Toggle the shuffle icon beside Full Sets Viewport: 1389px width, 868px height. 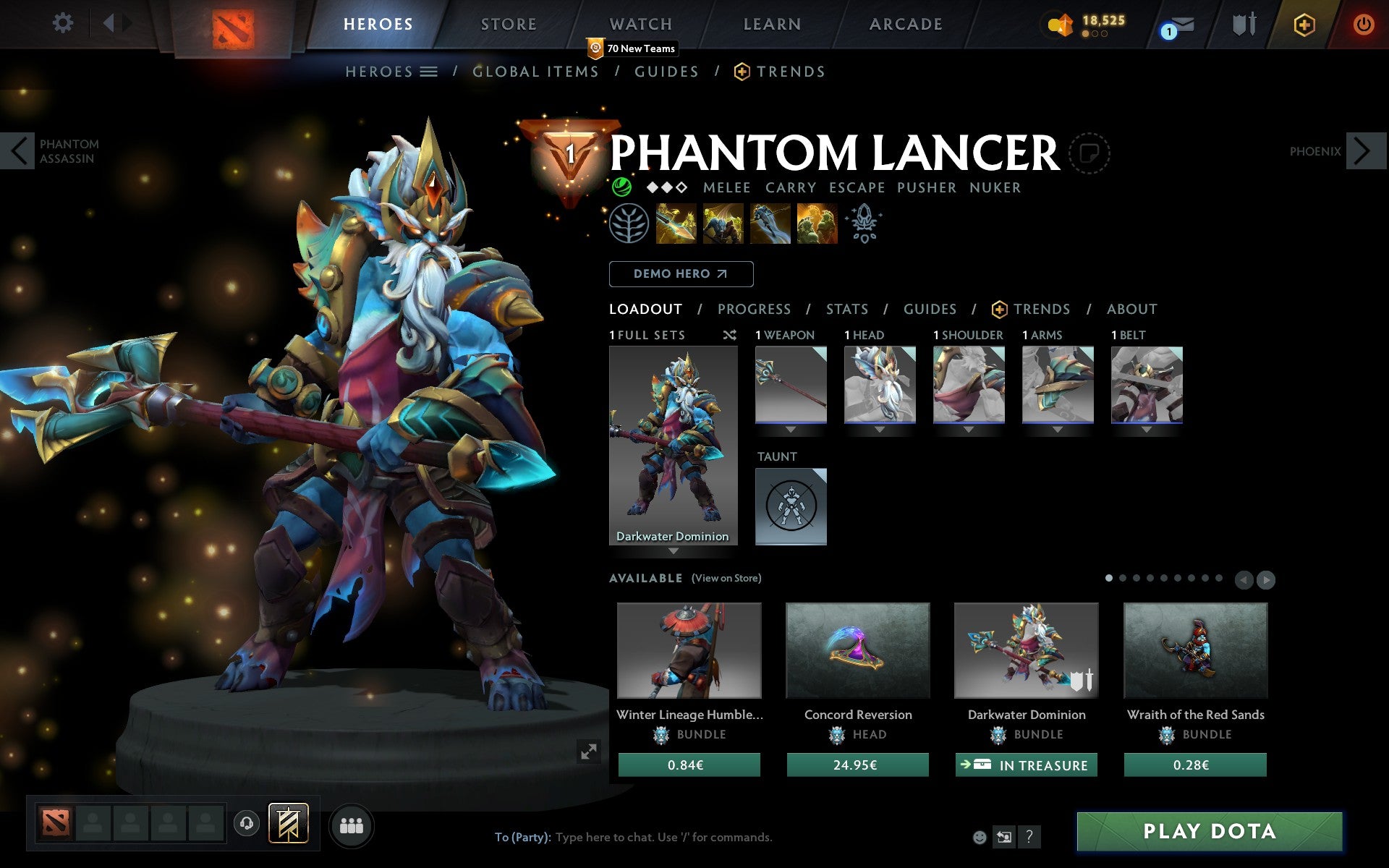pyautogui.click(x=730, y=335)
